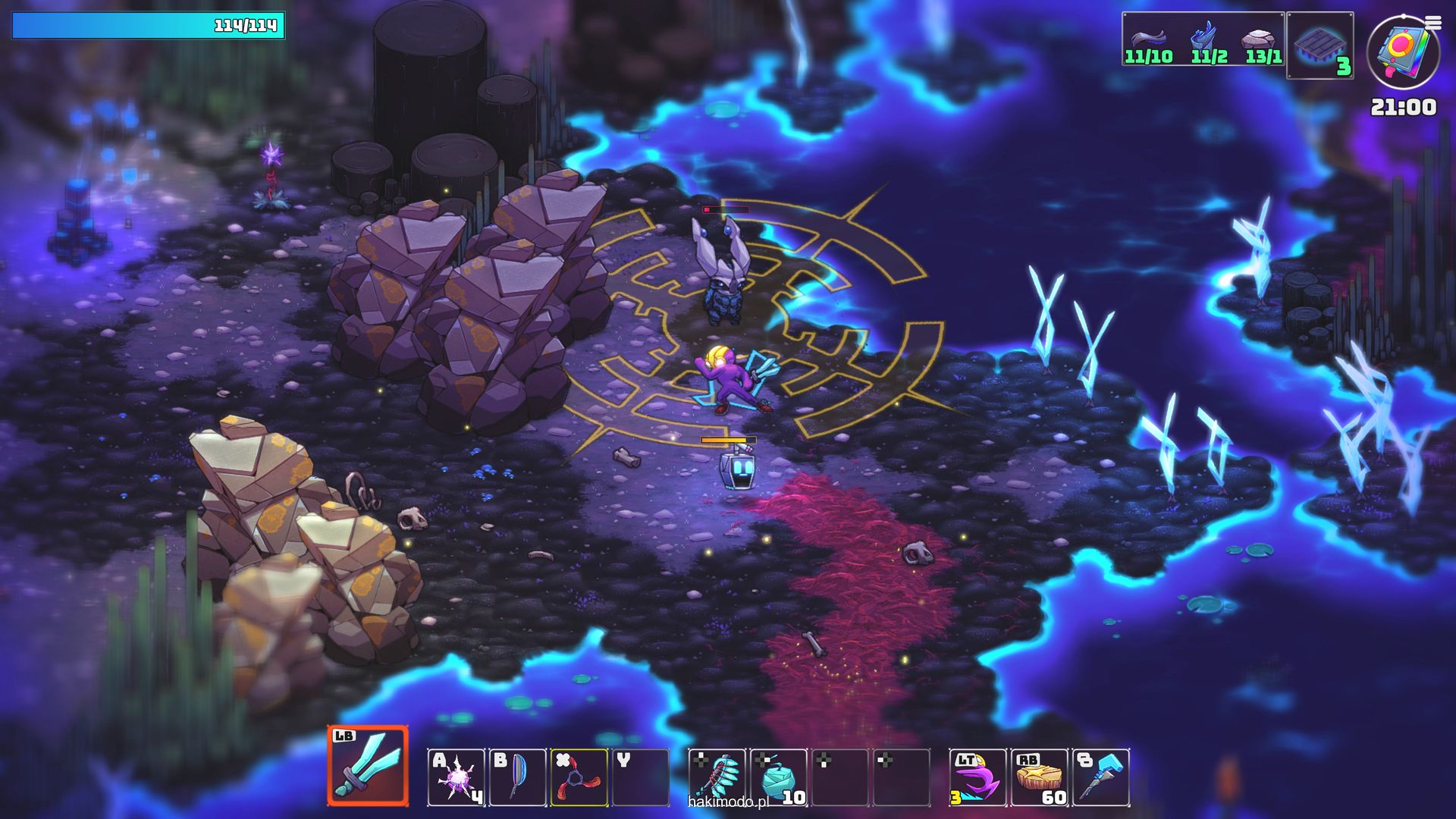This screenshot has height=819, width=1456.
Task: Equip the blue hammer tool slot
Action: (1101, 777)
